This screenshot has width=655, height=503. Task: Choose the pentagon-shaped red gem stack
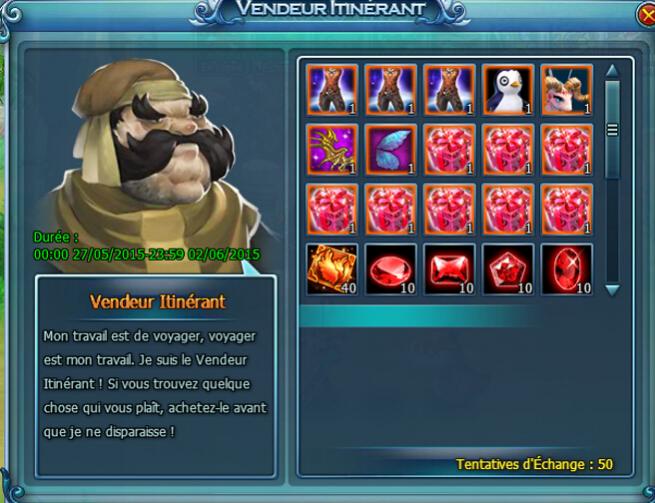coord(508,268)
